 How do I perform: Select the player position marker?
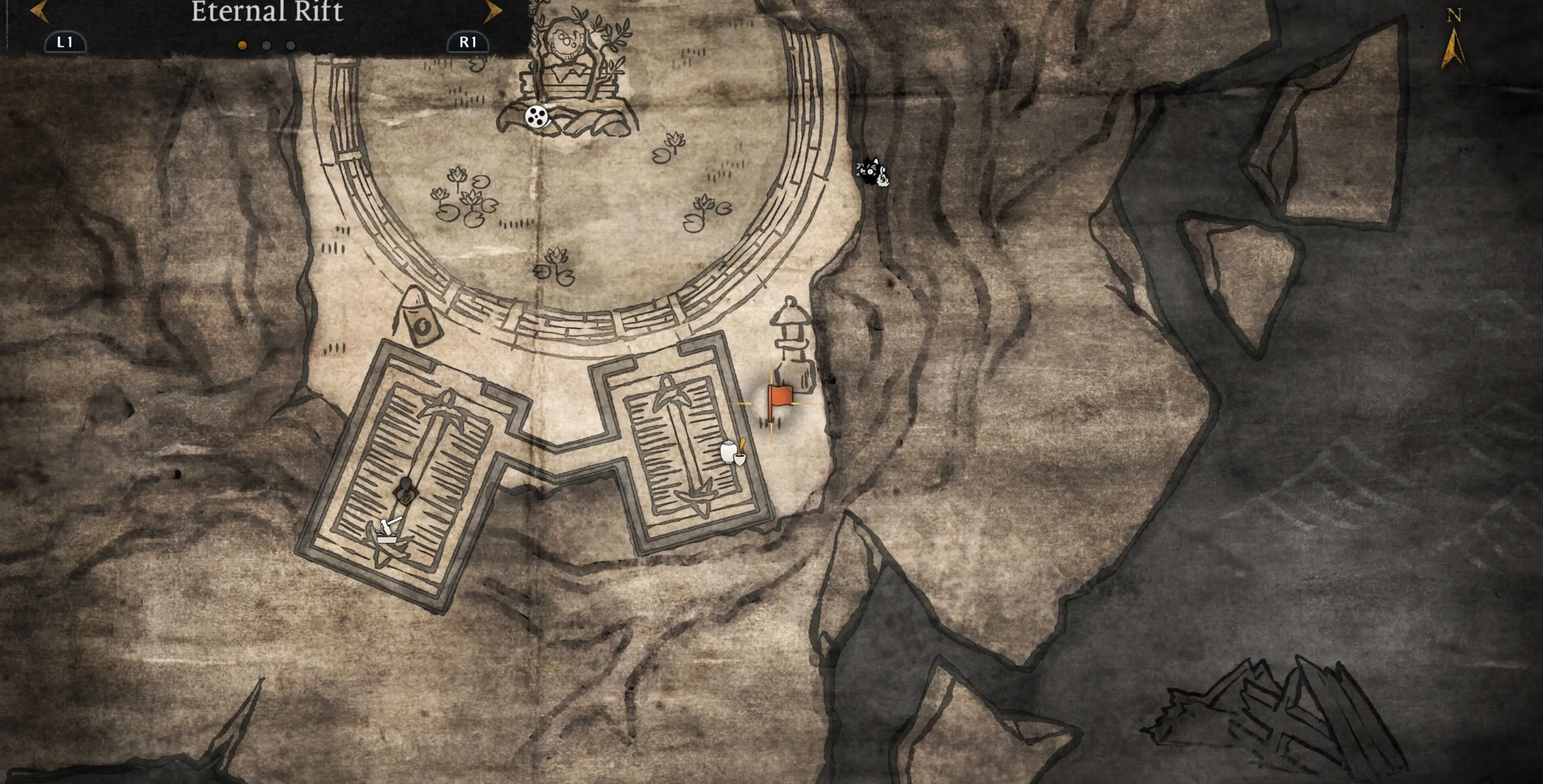405,490
